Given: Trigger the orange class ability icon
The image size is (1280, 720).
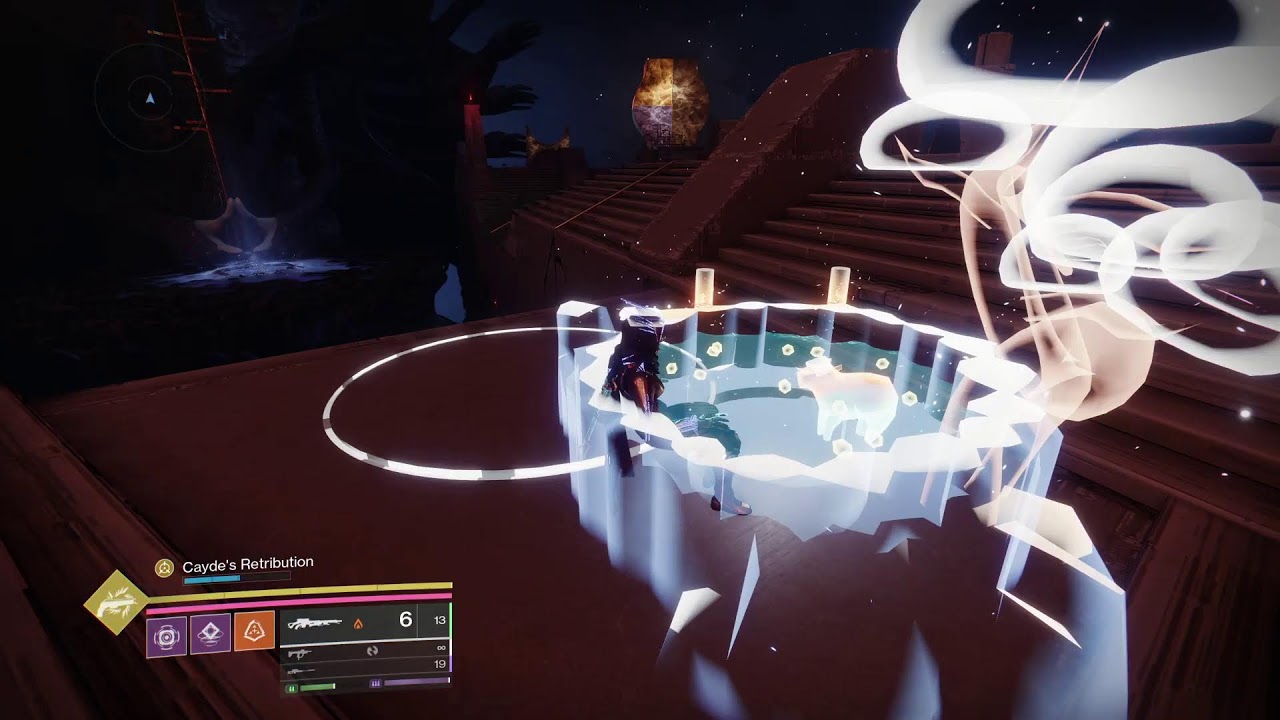Looking at the screenshot, I should pos(255,632).
